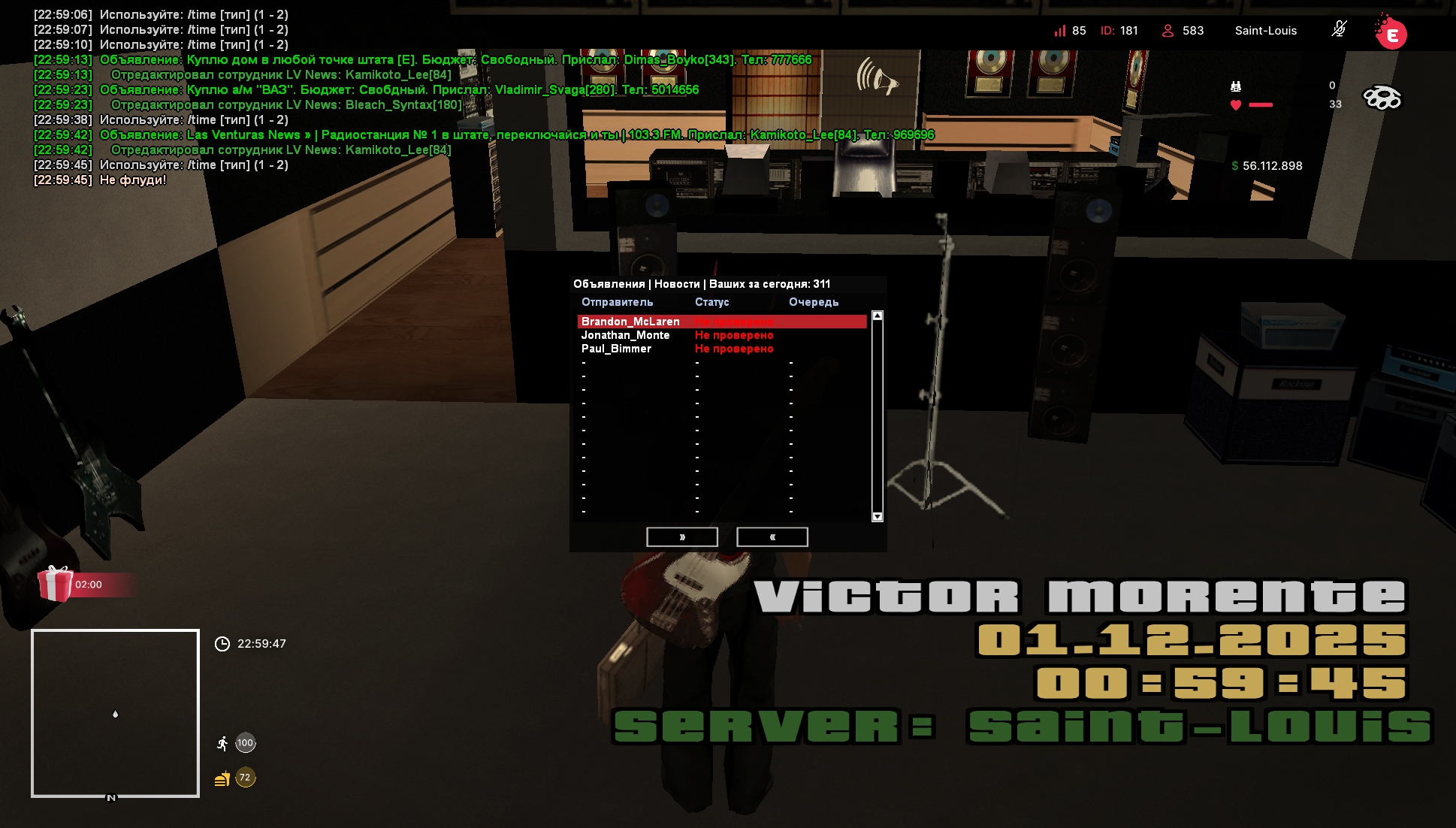Select the brass knuckles weapon icon
This screenshot has width=1456, height=828.
(1382, 98)
